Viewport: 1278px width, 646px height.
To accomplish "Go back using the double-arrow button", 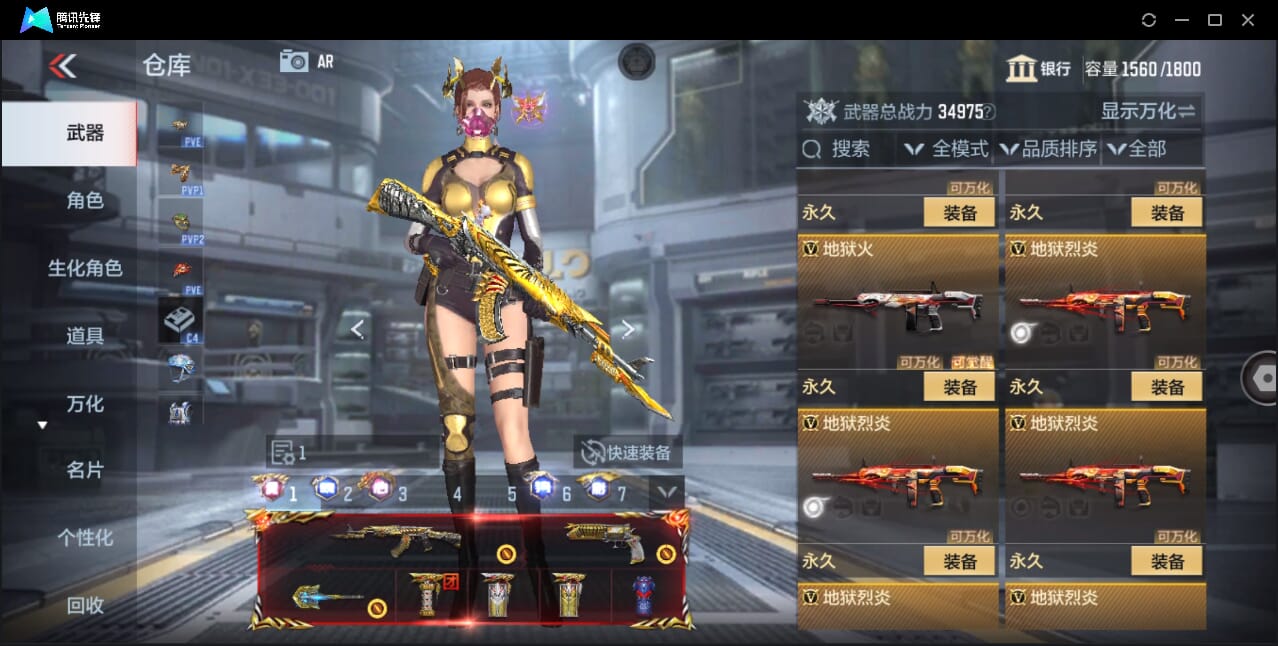I will pyautogui.click(x=62, y=66).
